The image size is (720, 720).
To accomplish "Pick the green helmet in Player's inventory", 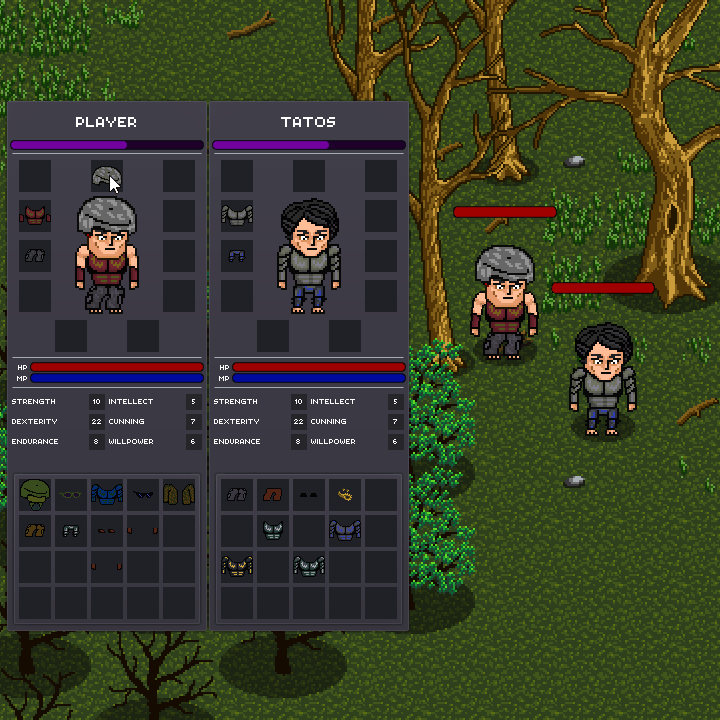I will coord(35,494).
